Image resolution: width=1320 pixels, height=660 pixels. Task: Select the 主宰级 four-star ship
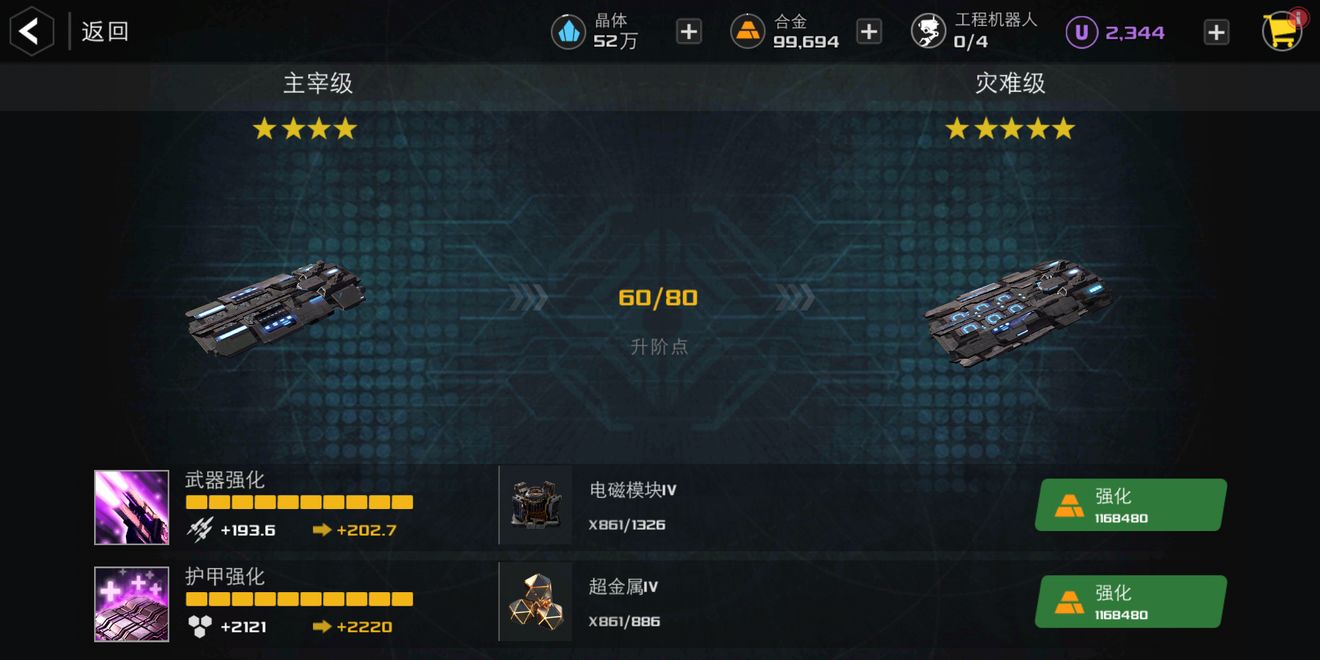[x=276, y=308]
